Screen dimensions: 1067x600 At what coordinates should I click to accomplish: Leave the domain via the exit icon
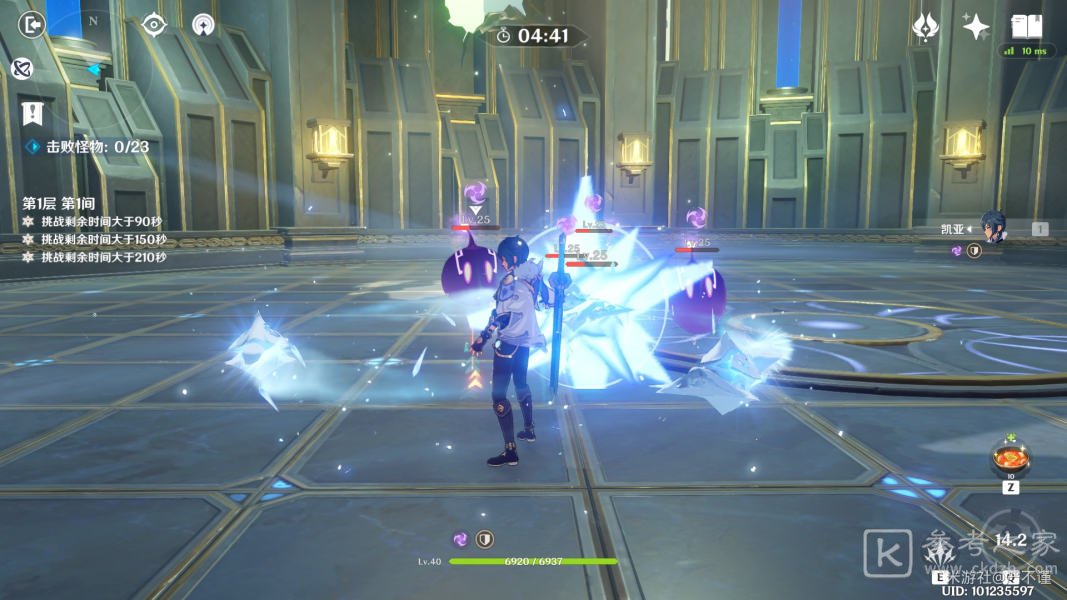point(33,24)
